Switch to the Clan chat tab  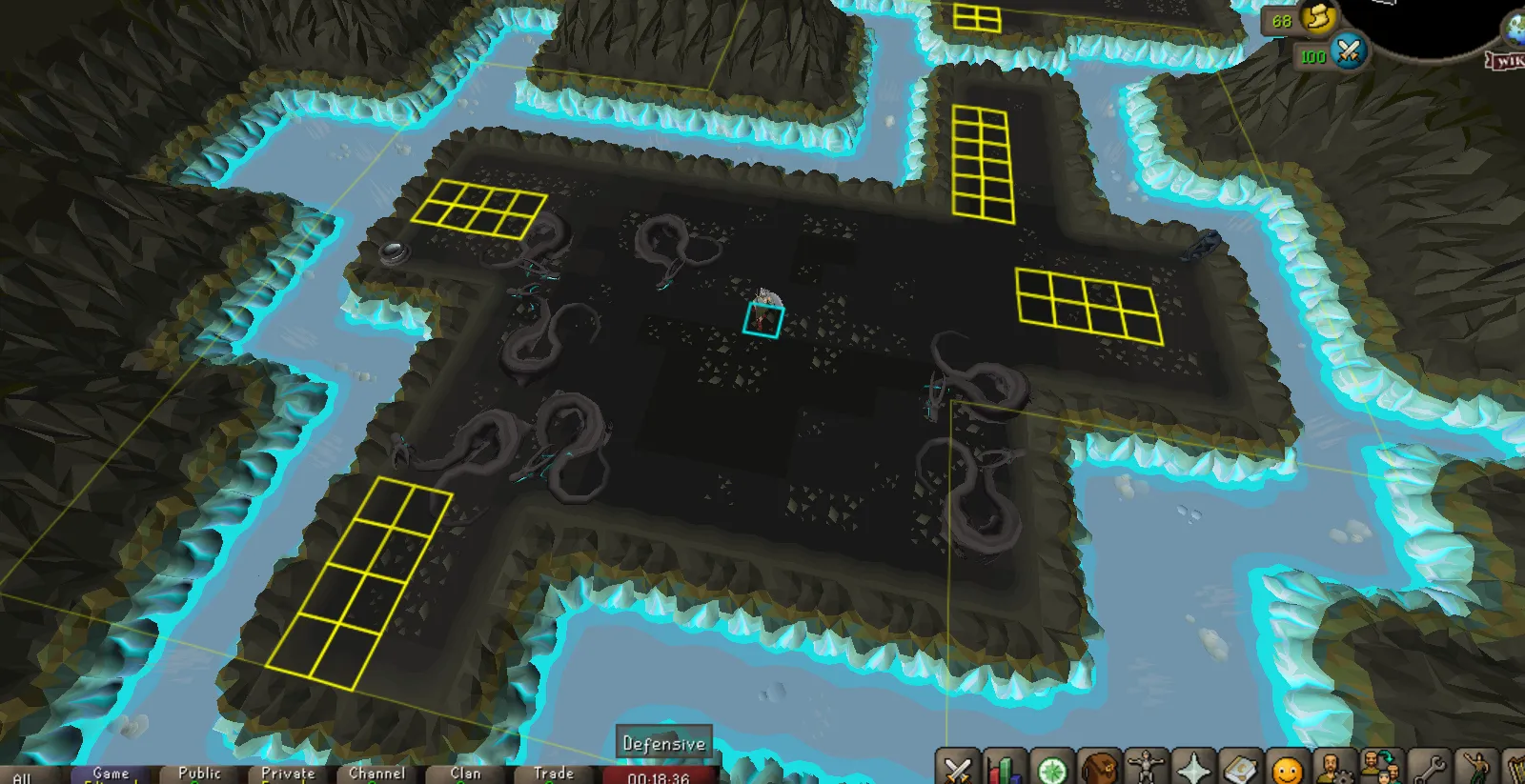(464, 774)
